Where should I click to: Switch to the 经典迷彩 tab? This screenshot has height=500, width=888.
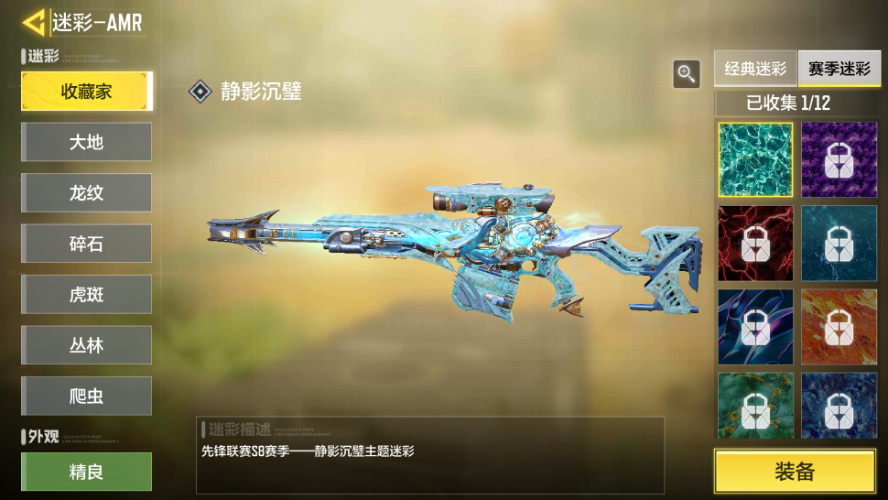[x=755, y=69]
